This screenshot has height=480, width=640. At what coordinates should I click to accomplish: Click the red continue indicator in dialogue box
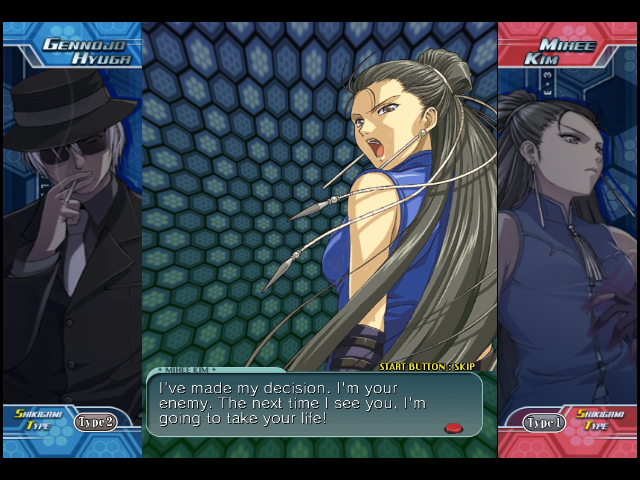[453, 428]
